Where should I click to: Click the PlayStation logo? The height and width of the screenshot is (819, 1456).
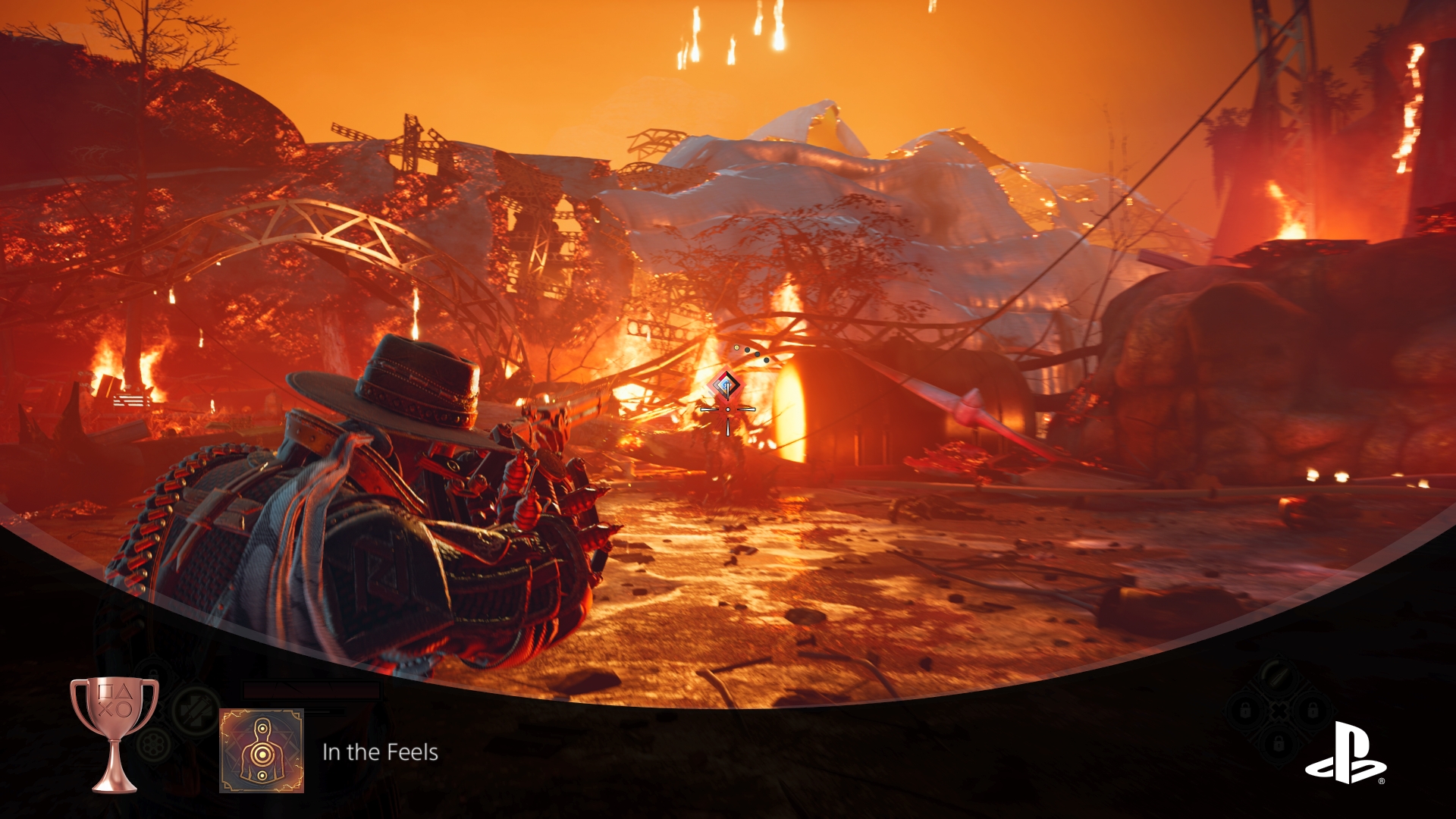coord(1345,753)
